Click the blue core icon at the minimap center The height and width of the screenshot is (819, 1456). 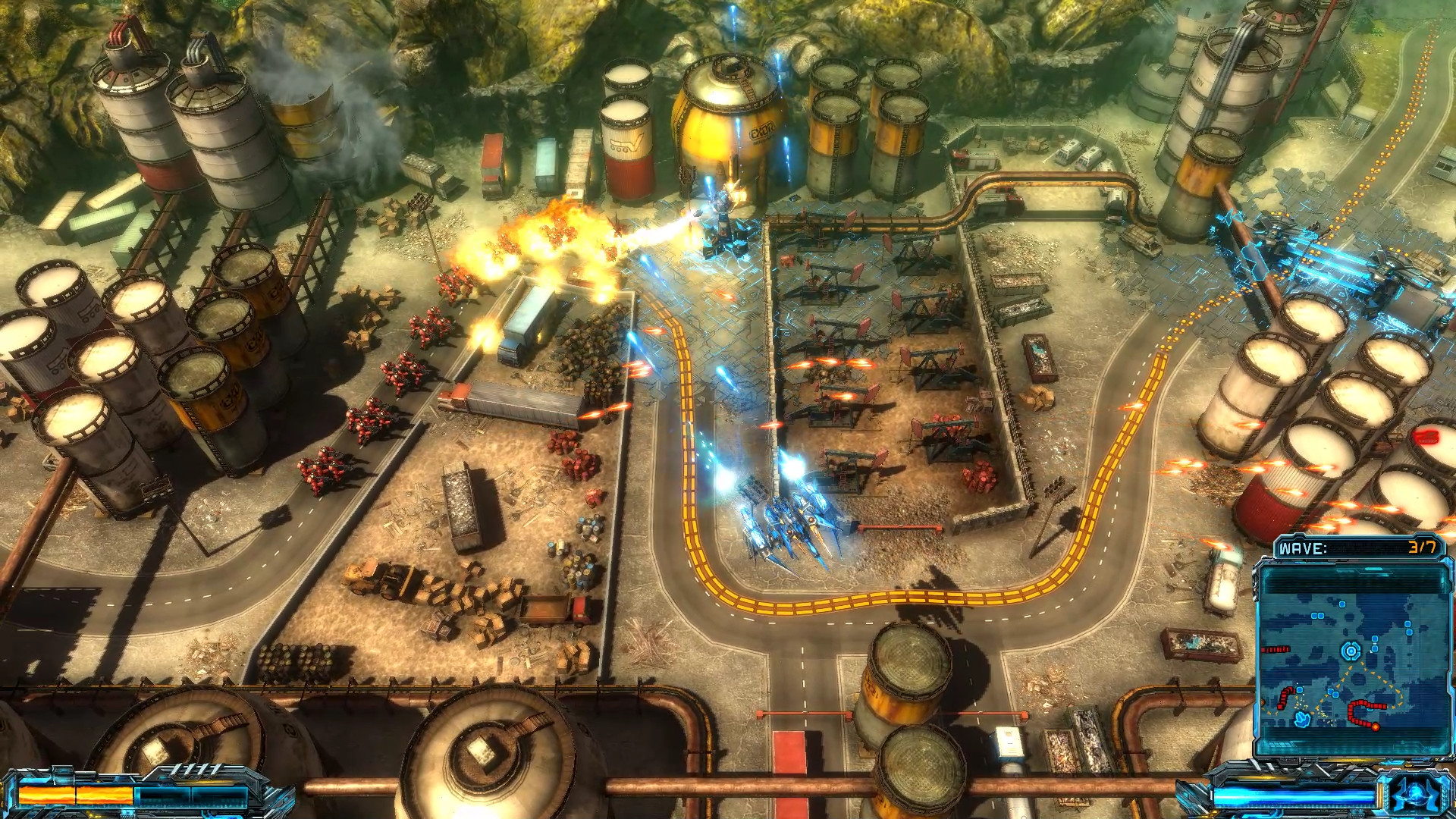pos(1351,650)
